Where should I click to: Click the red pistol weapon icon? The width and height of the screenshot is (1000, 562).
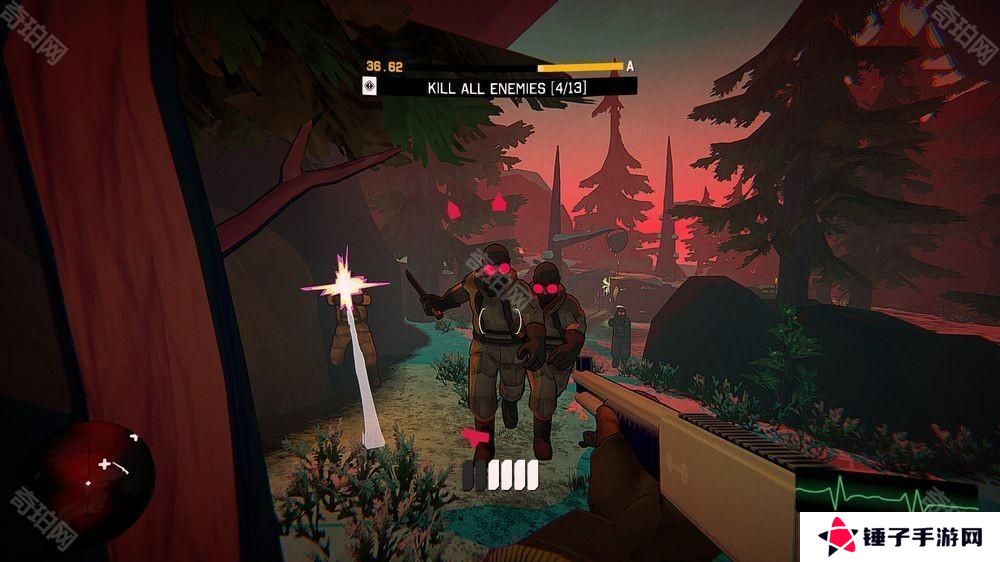pos(476,437)
